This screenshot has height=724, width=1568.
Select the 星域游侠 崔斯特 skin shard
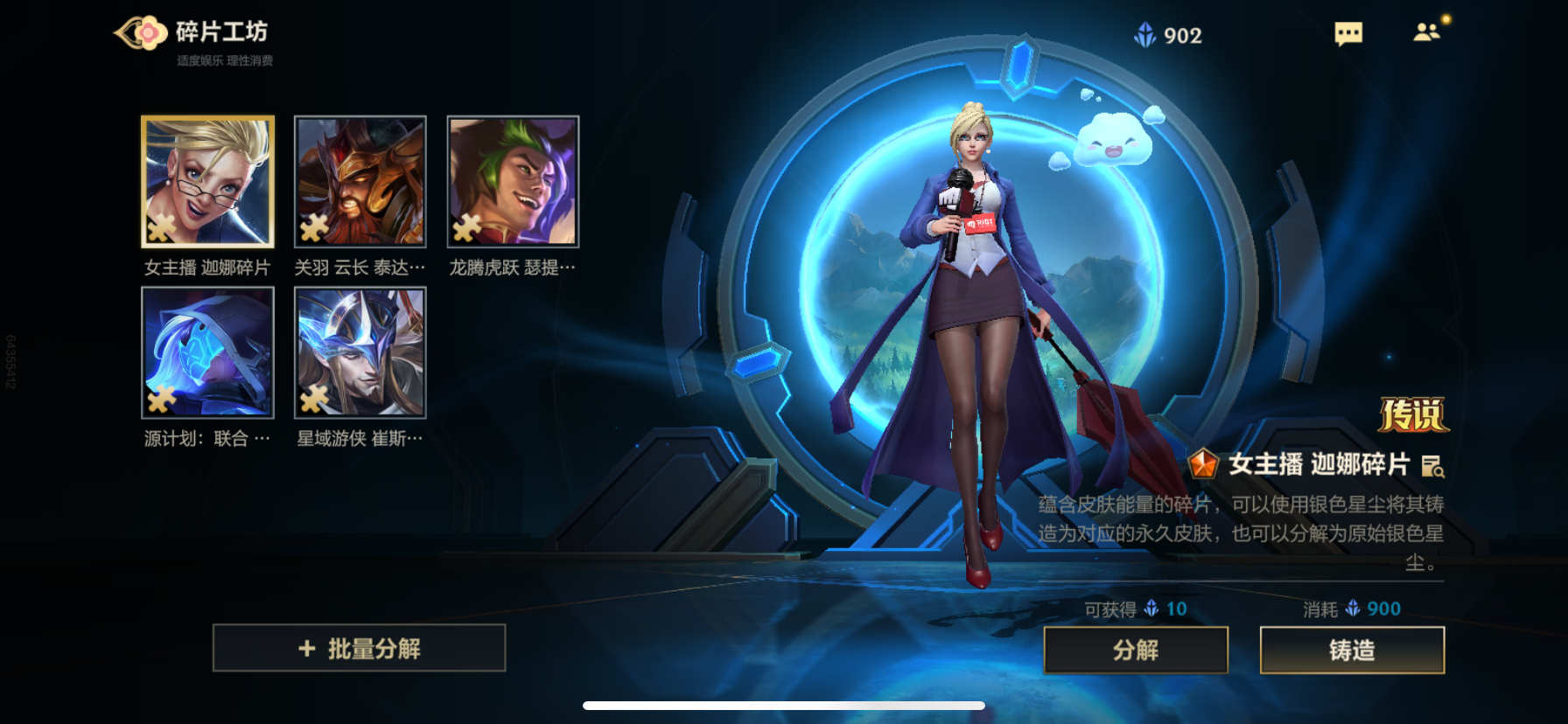pos(360,352)
